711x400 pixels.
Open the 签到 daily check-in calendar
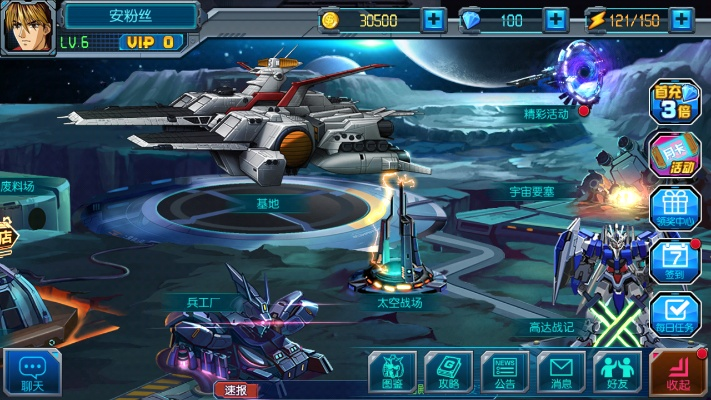675,259
